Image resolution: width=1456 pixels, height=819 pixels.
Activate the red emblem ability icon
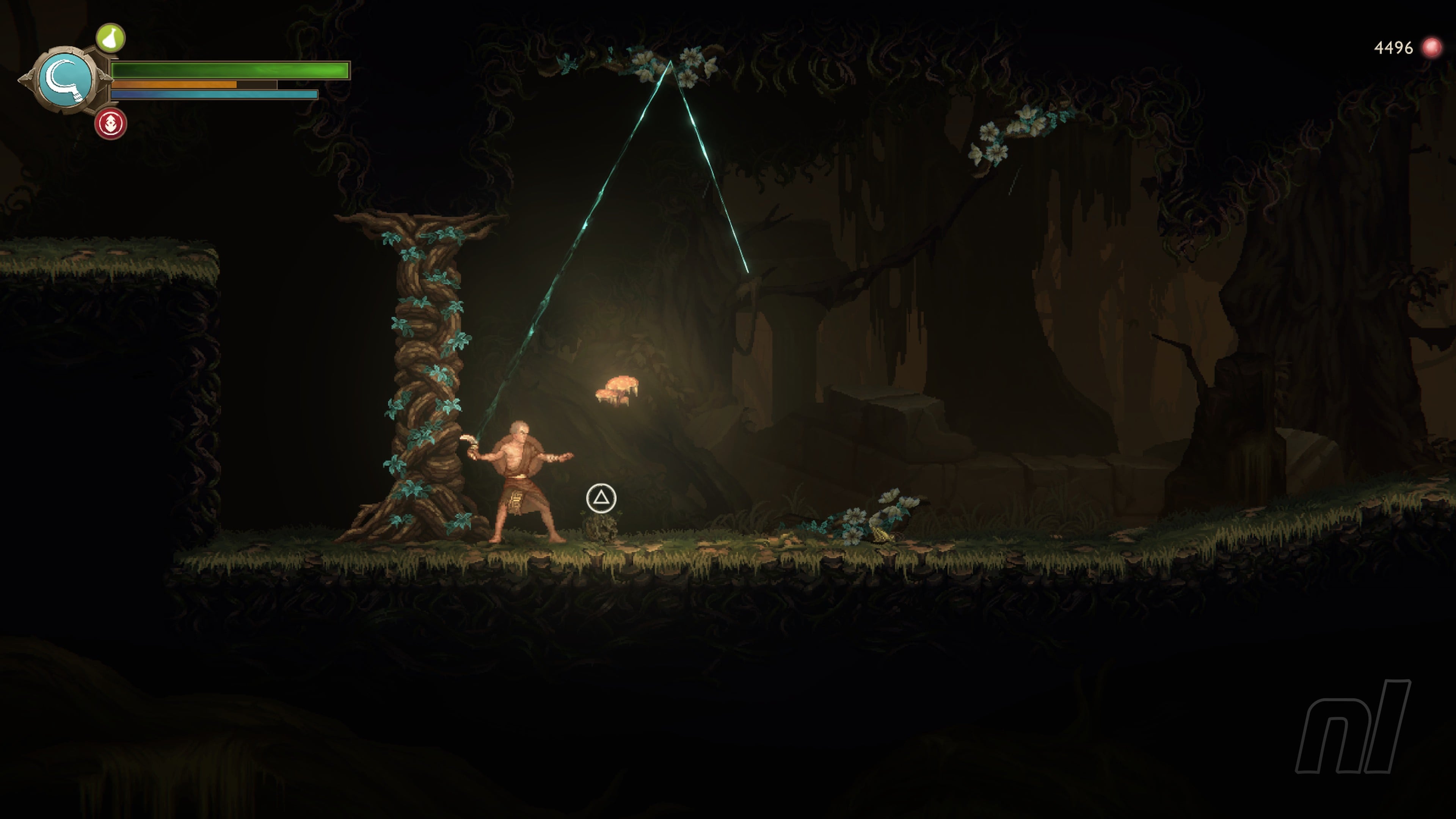[111, 123]
